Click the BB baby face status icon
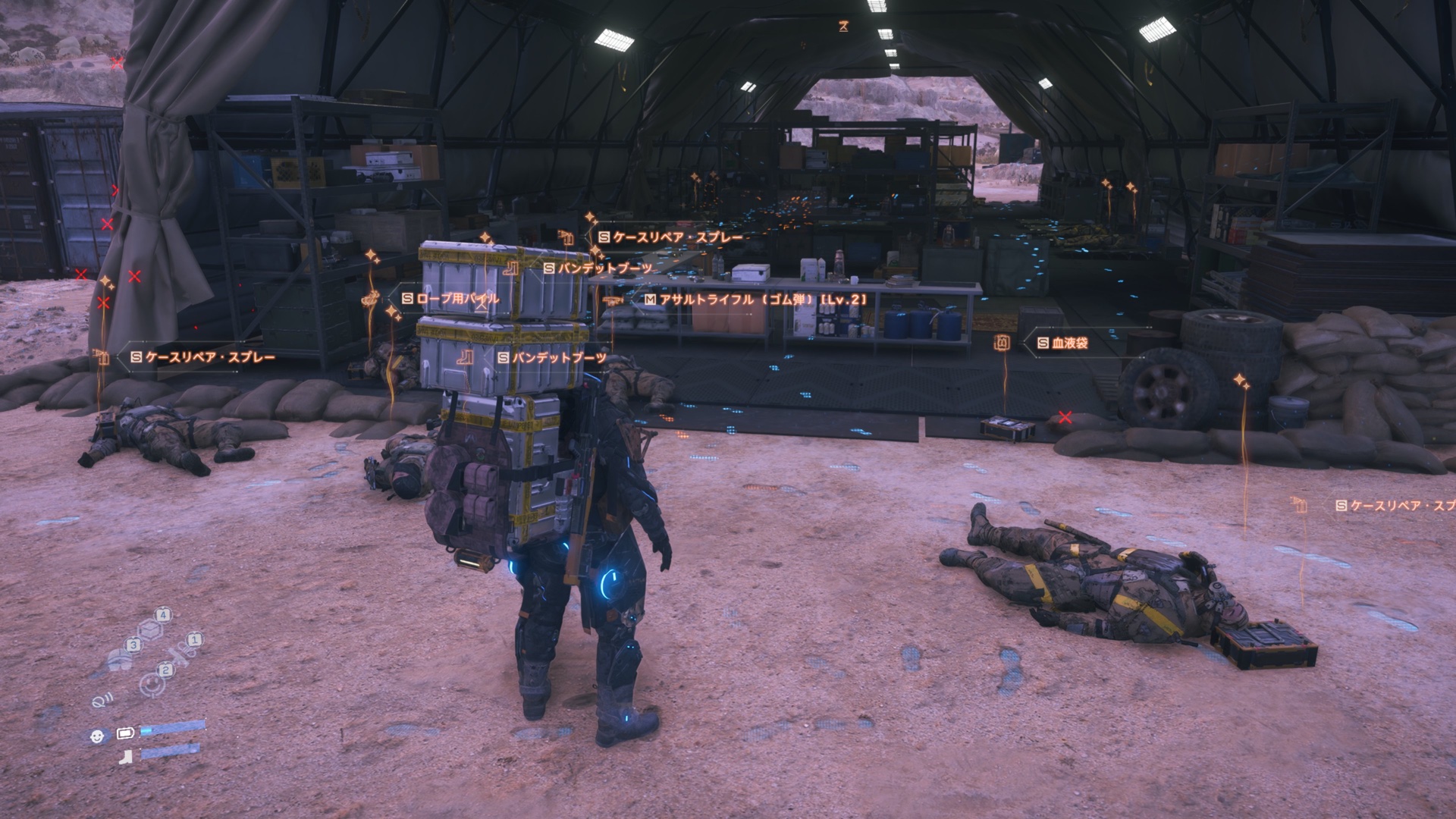The height and width of the screenshot is (819, 1456). pos(97,736)
